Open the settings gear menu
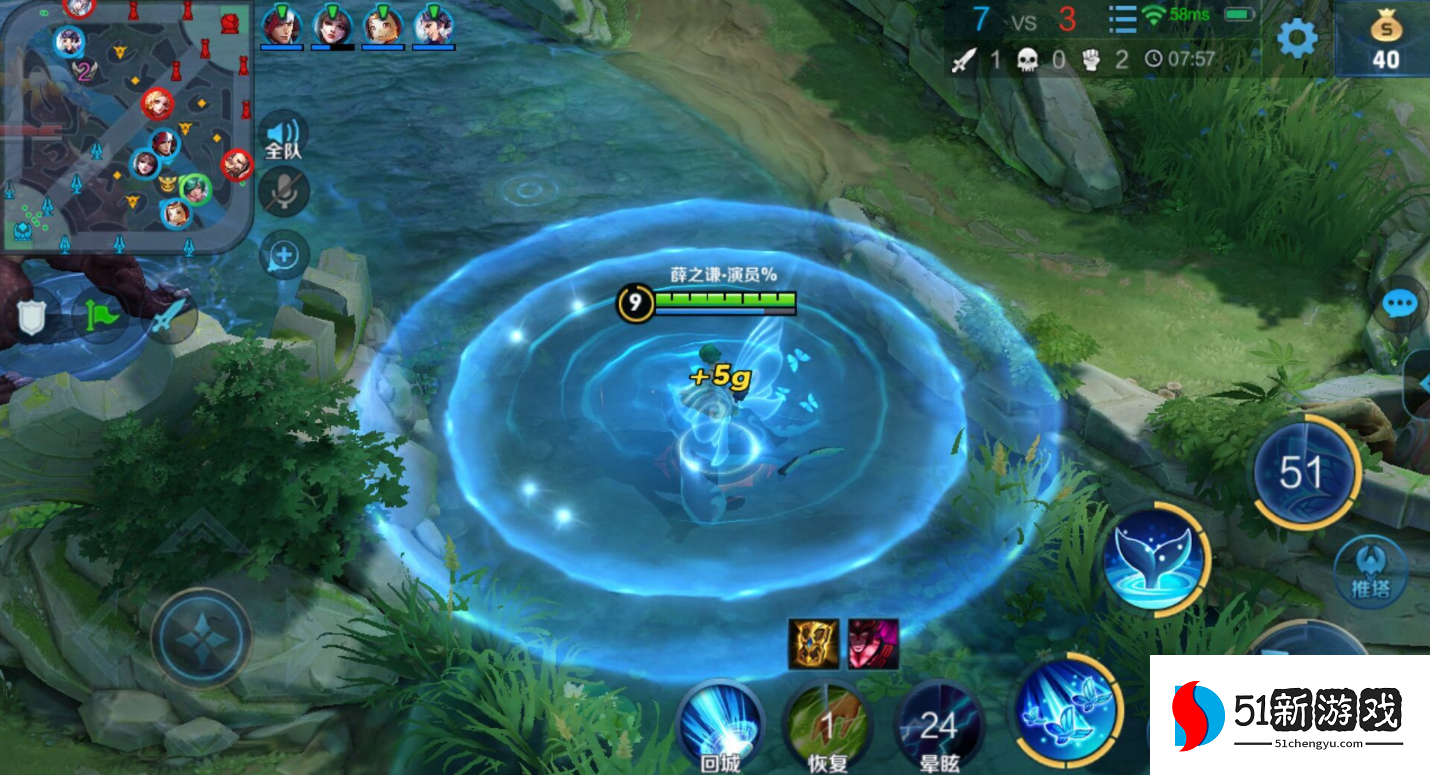The height and width of the screenshot is (775, 1430). (1297, 39)
